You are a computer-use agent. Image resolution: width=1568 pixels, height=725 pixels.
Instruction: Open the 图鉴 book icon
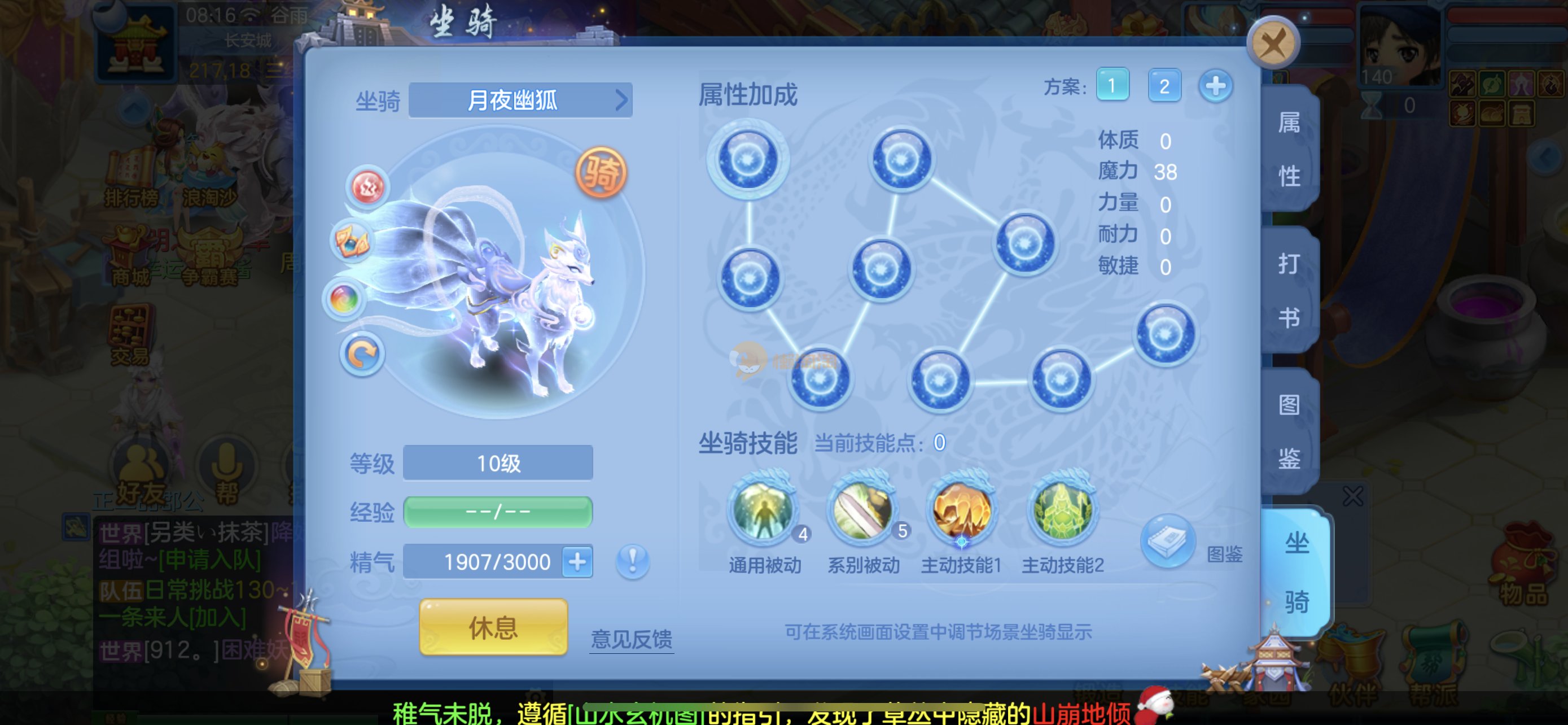(1167, 541)
